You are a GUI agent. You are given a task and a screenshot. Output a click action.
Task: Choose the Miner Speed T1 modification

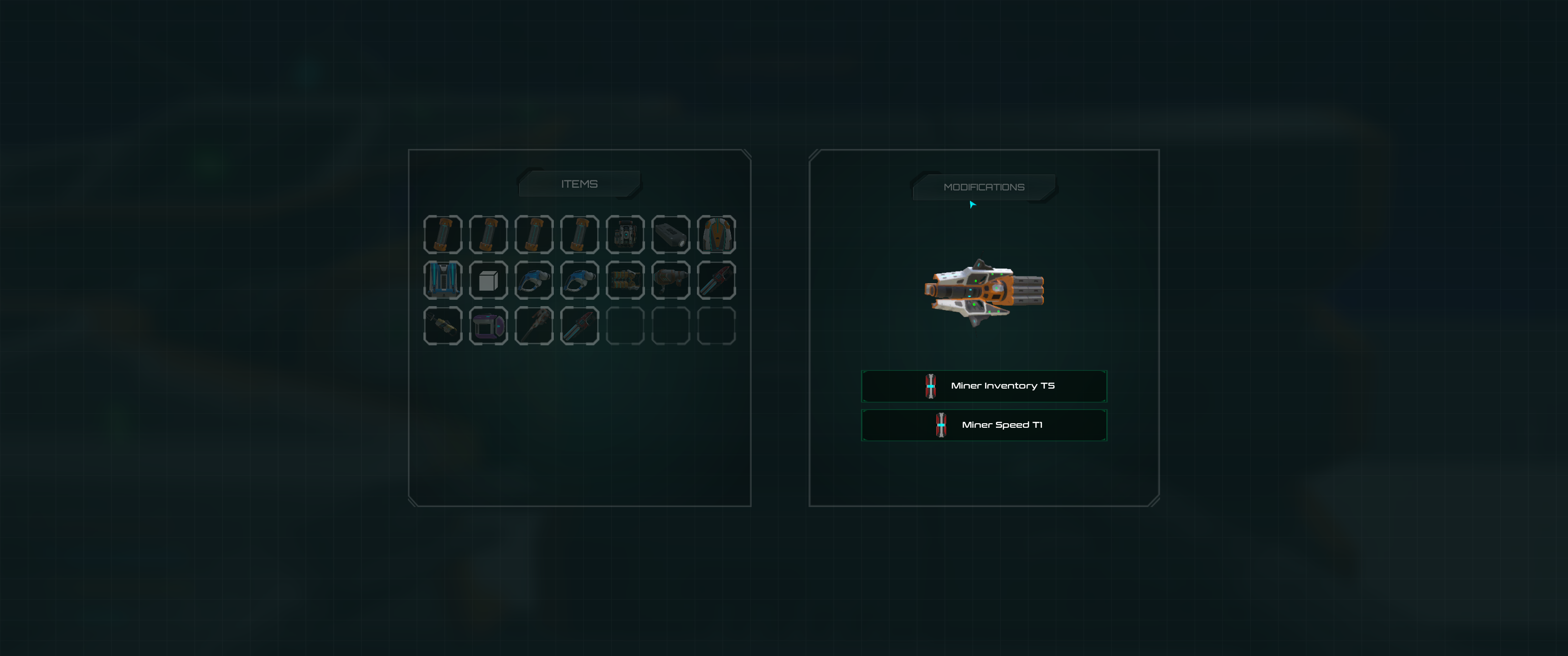coord(984,425)
